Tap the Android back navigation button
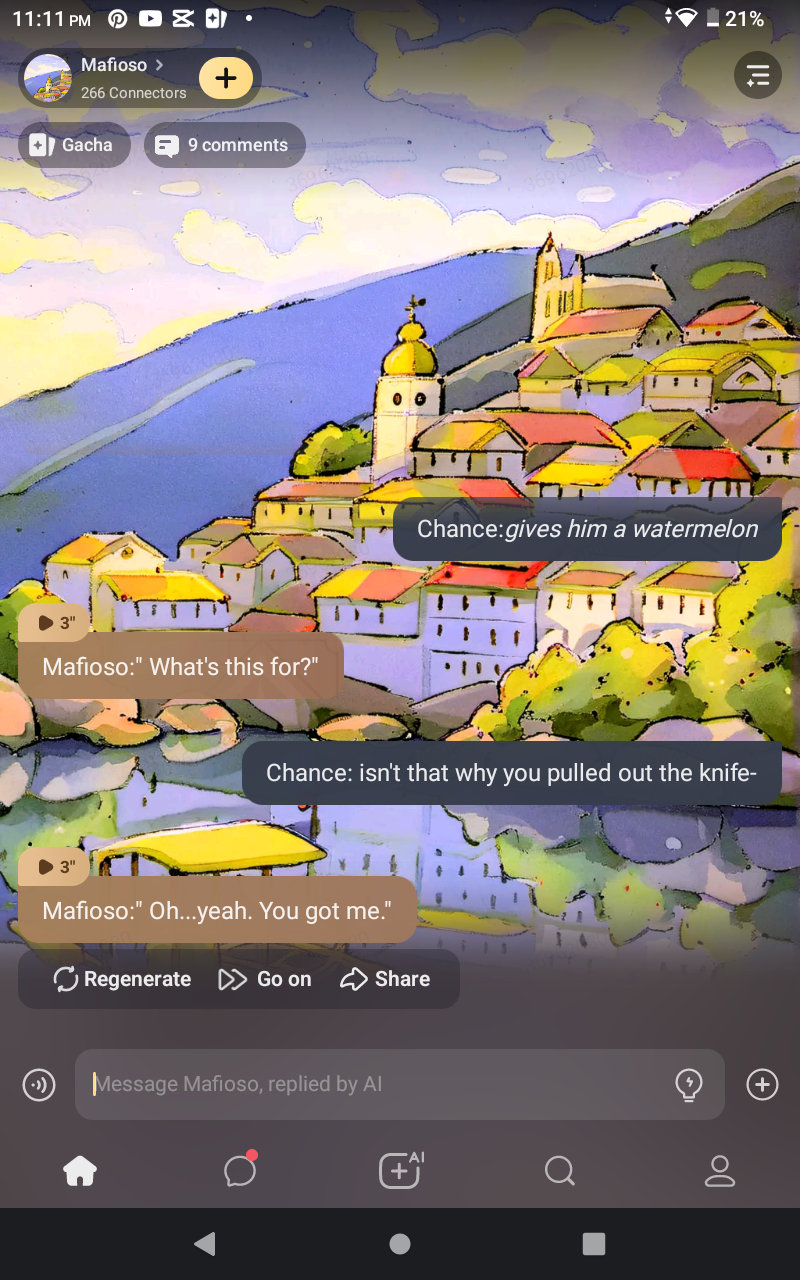 (x=205, y=1243)
